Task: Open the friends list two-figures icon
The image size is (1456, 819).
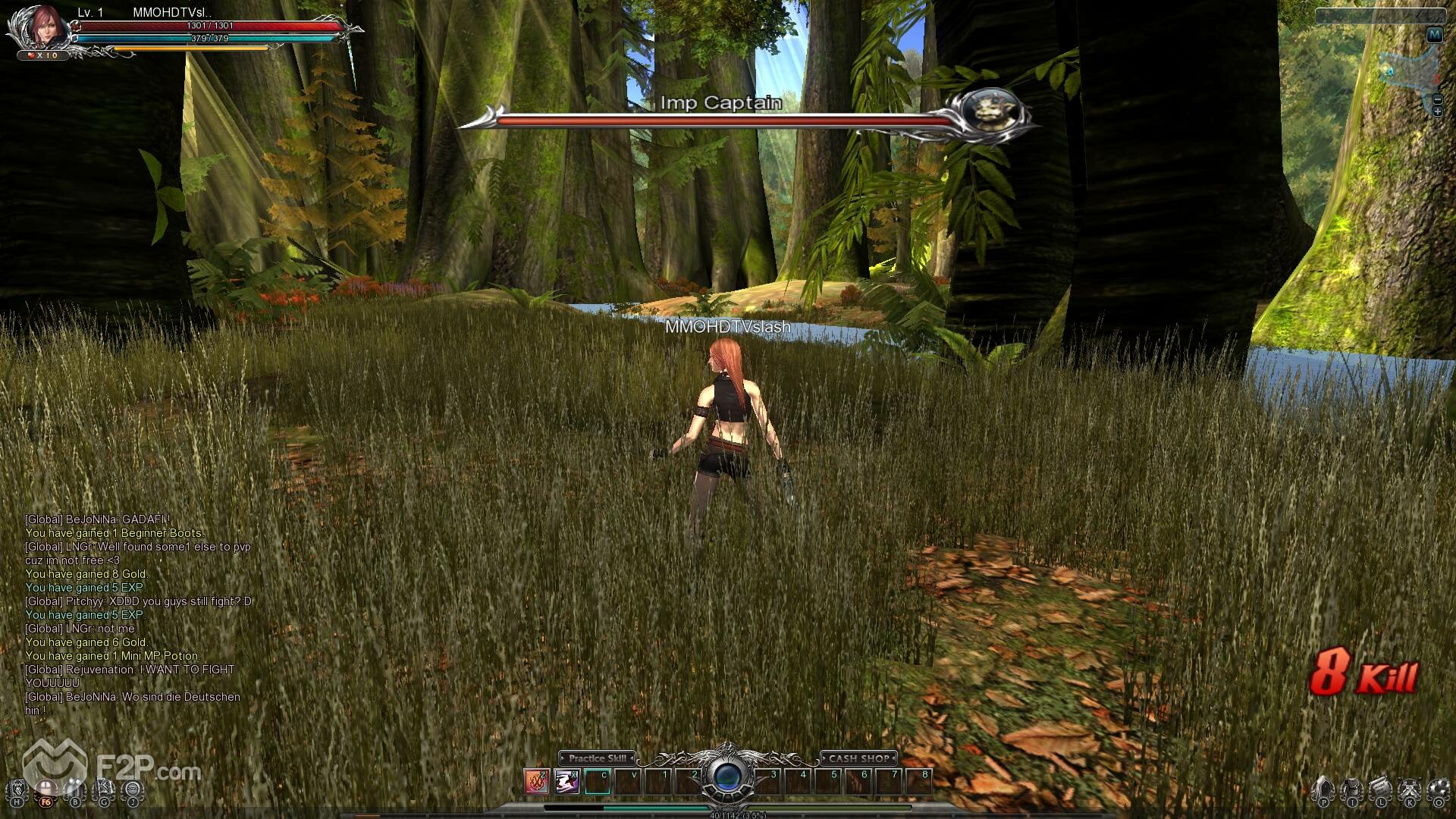Action: 74,789
